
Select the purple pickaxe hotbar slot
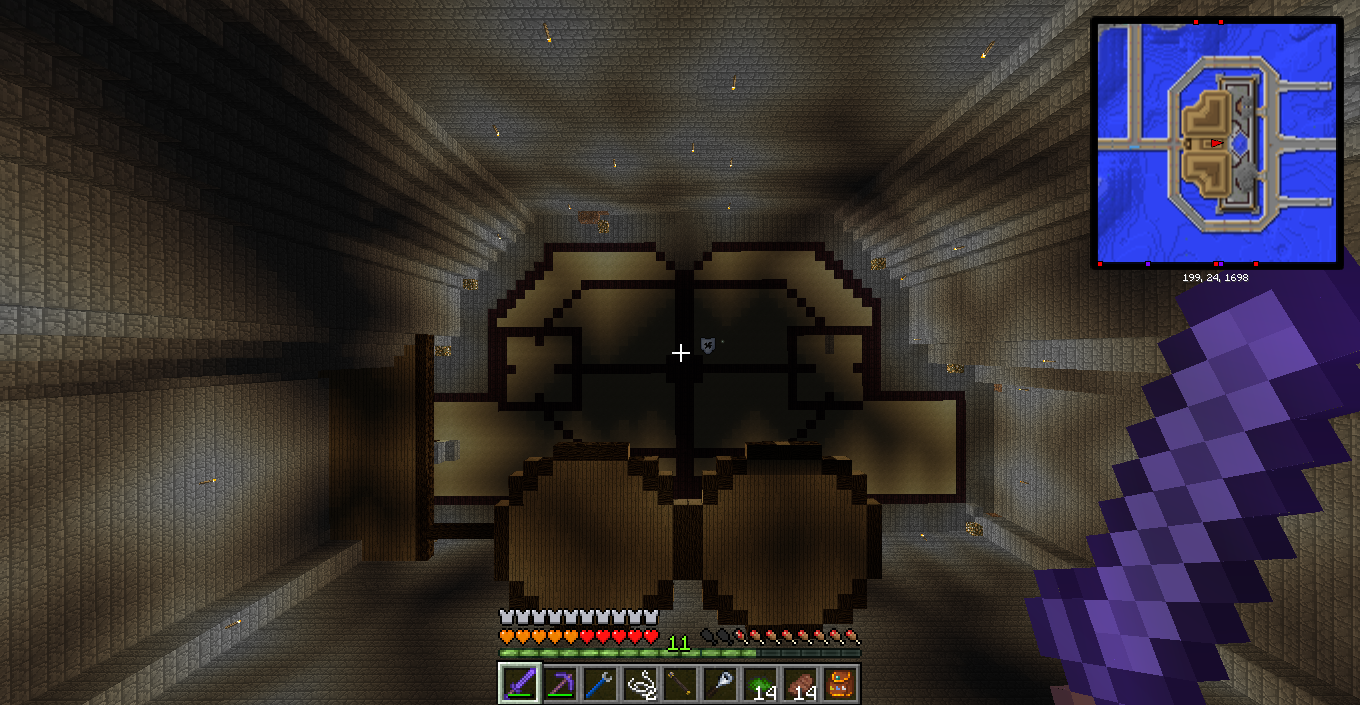560,684
